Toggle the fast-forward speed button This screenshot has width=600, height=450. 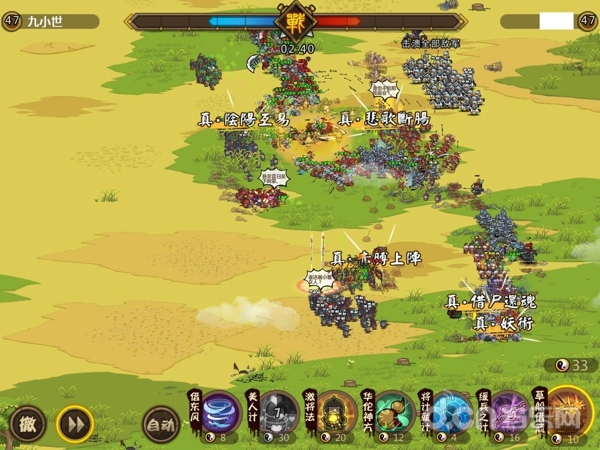click(x=74, y=424)
